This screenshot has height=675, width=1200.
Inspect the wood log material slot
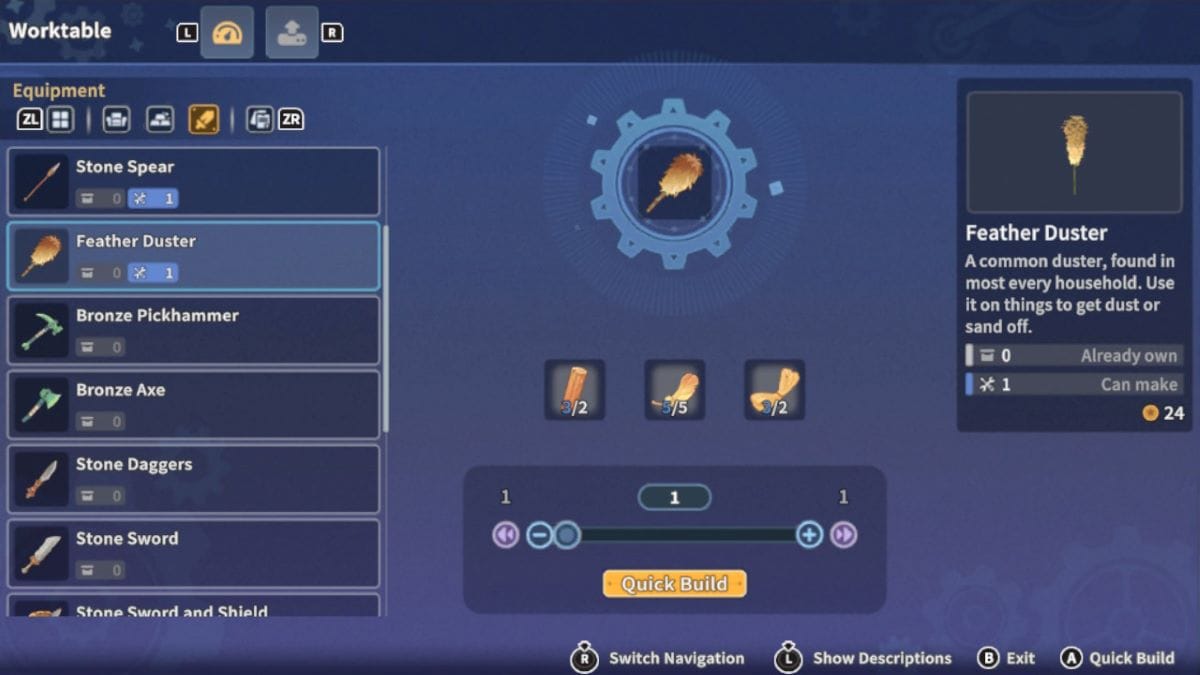click(x=574, y=390)
